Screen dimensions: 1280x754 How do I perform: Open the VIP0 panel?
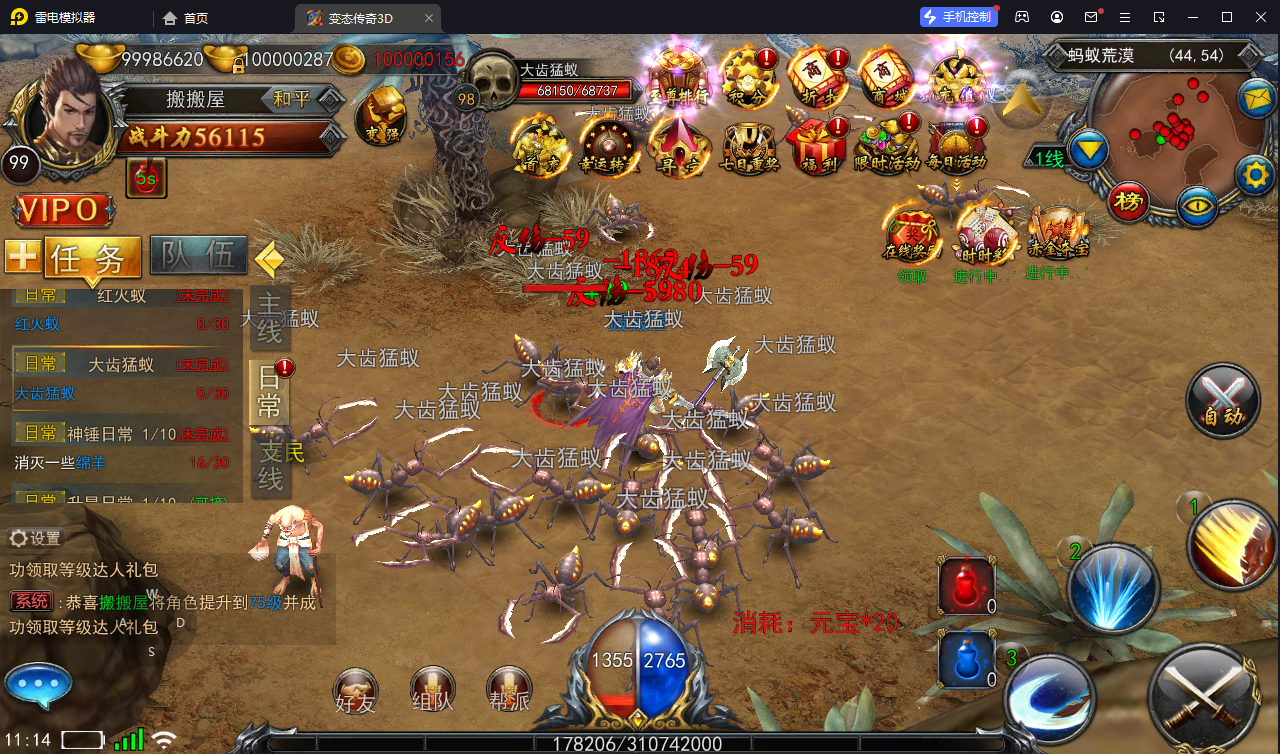click(x=62, y=210)
